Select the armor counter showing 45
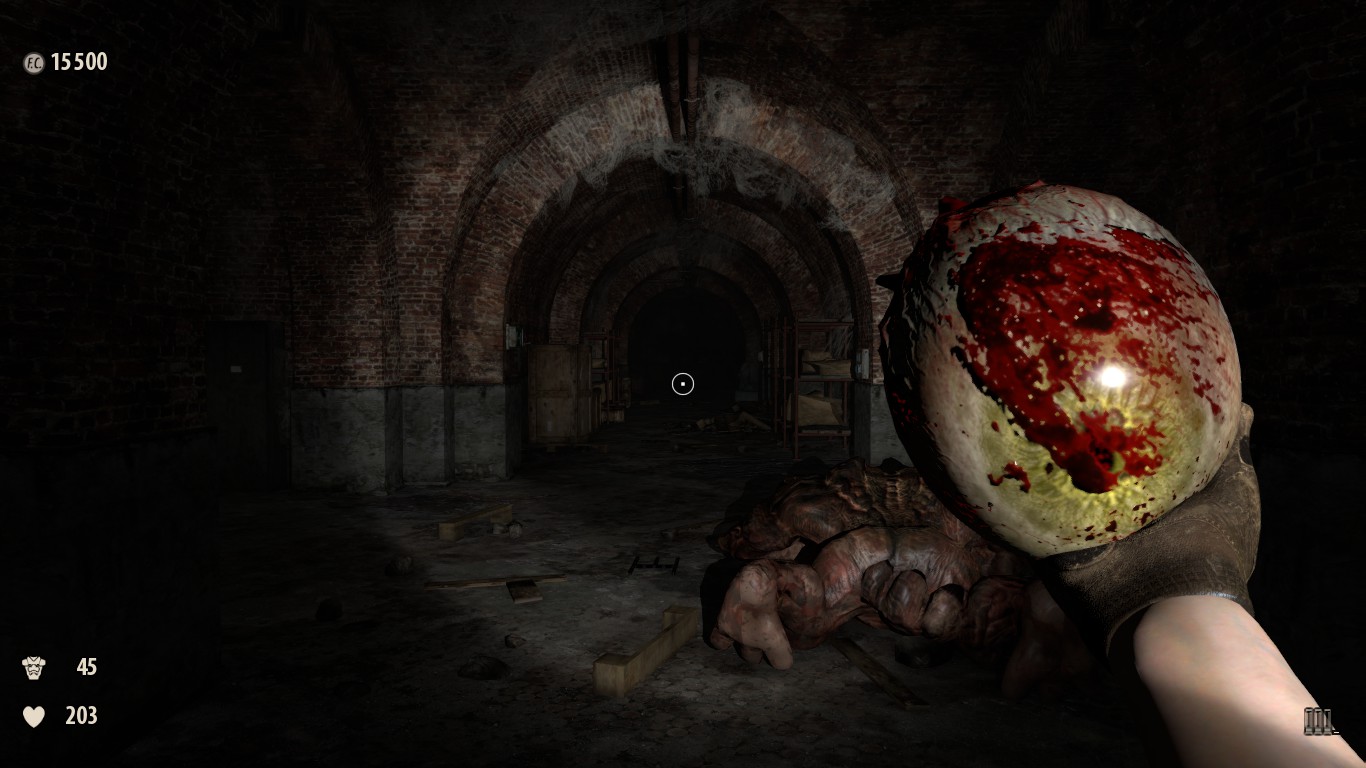Viewport: 1366px width, 768px height. pyautogui.click(x=87, y=667)
